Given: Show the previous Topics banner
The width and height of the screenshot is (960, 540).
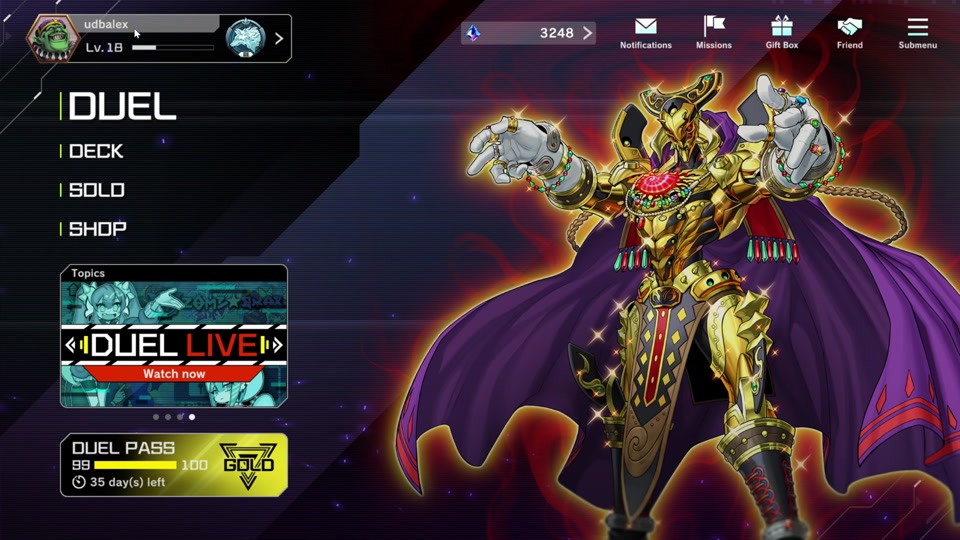Looking at the screenshot, I should (x=70, y=346).
